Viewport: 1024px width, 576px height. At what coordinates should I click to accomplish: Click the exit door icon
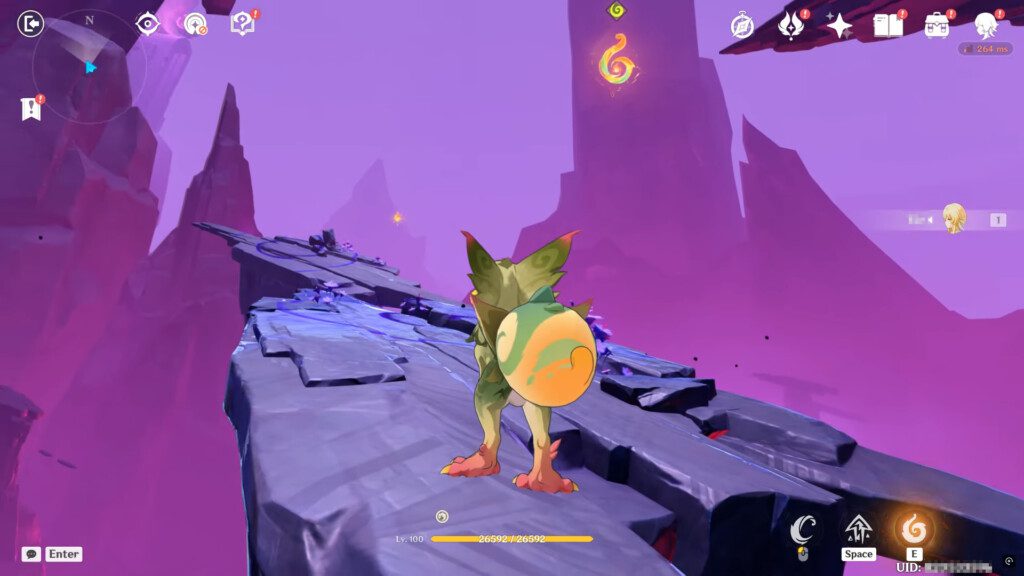(x=31, y=23)
